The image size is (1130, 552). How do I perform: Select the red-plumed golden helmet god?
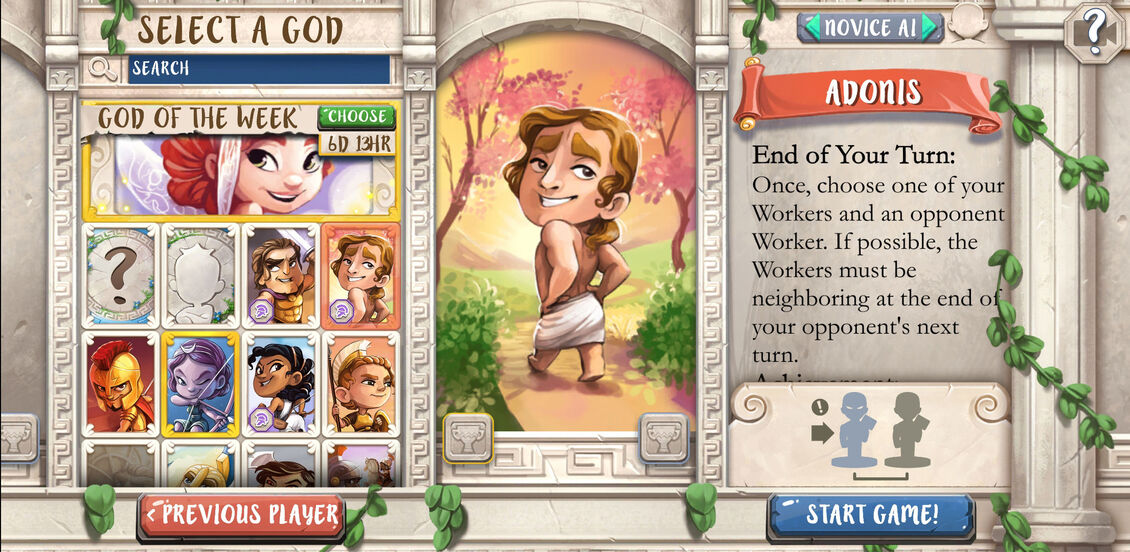point(120,384)
